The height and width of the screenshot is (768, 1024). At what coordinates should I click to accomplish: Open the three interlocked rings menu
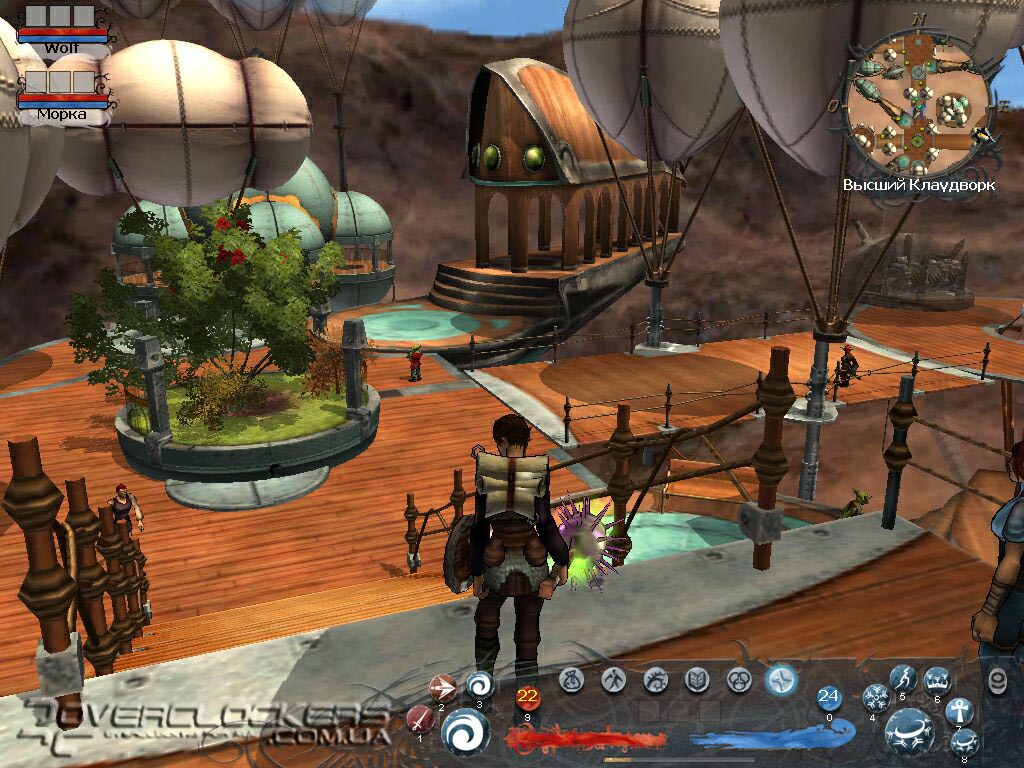click(739, 680)
